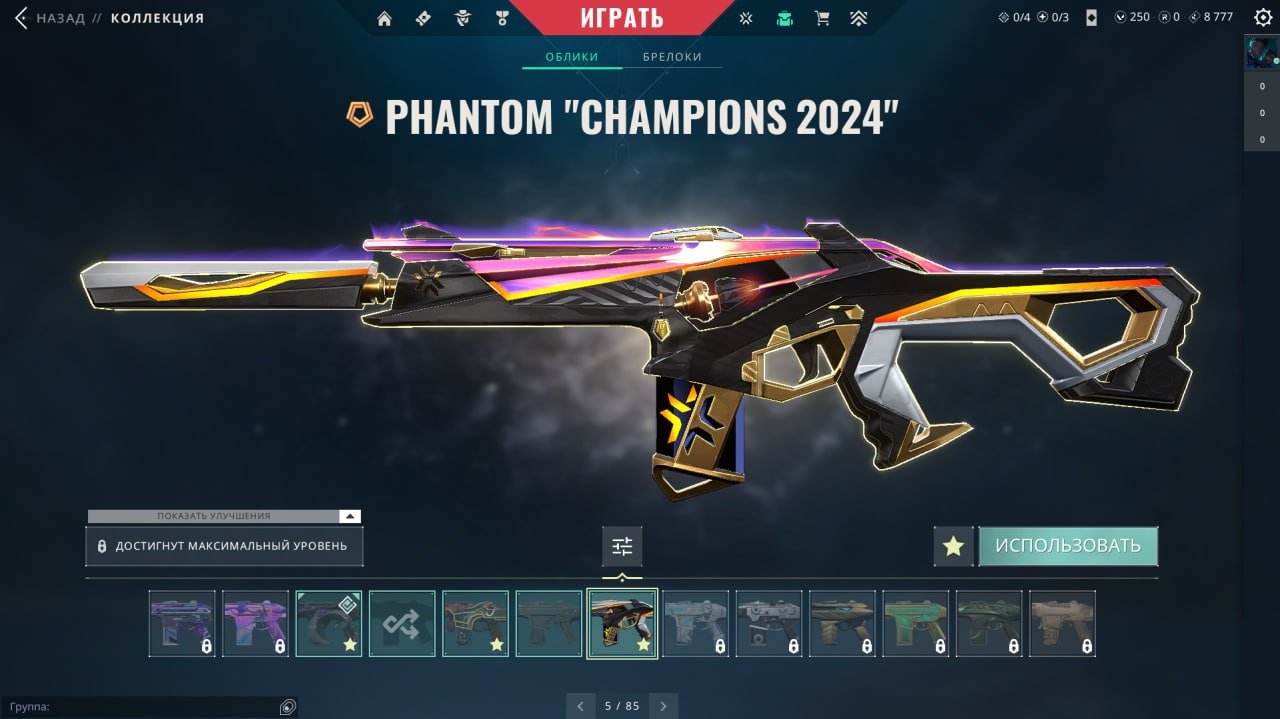Open the battle pass chevrons icon
The width and height of the screenshot is (1280, 719).
pos(859,18)
